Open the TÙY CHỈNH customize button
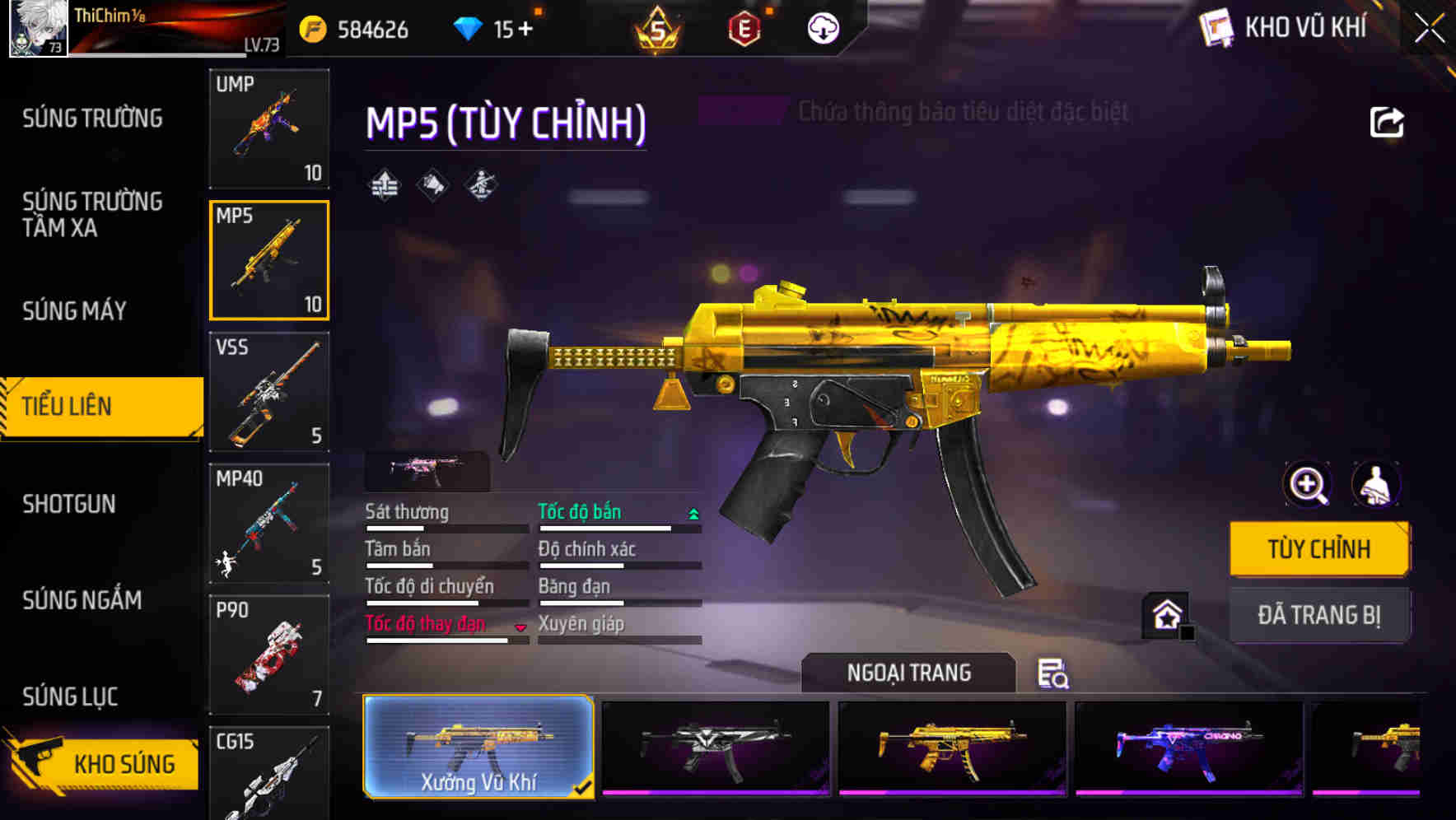 click(x=1318, y=549)
